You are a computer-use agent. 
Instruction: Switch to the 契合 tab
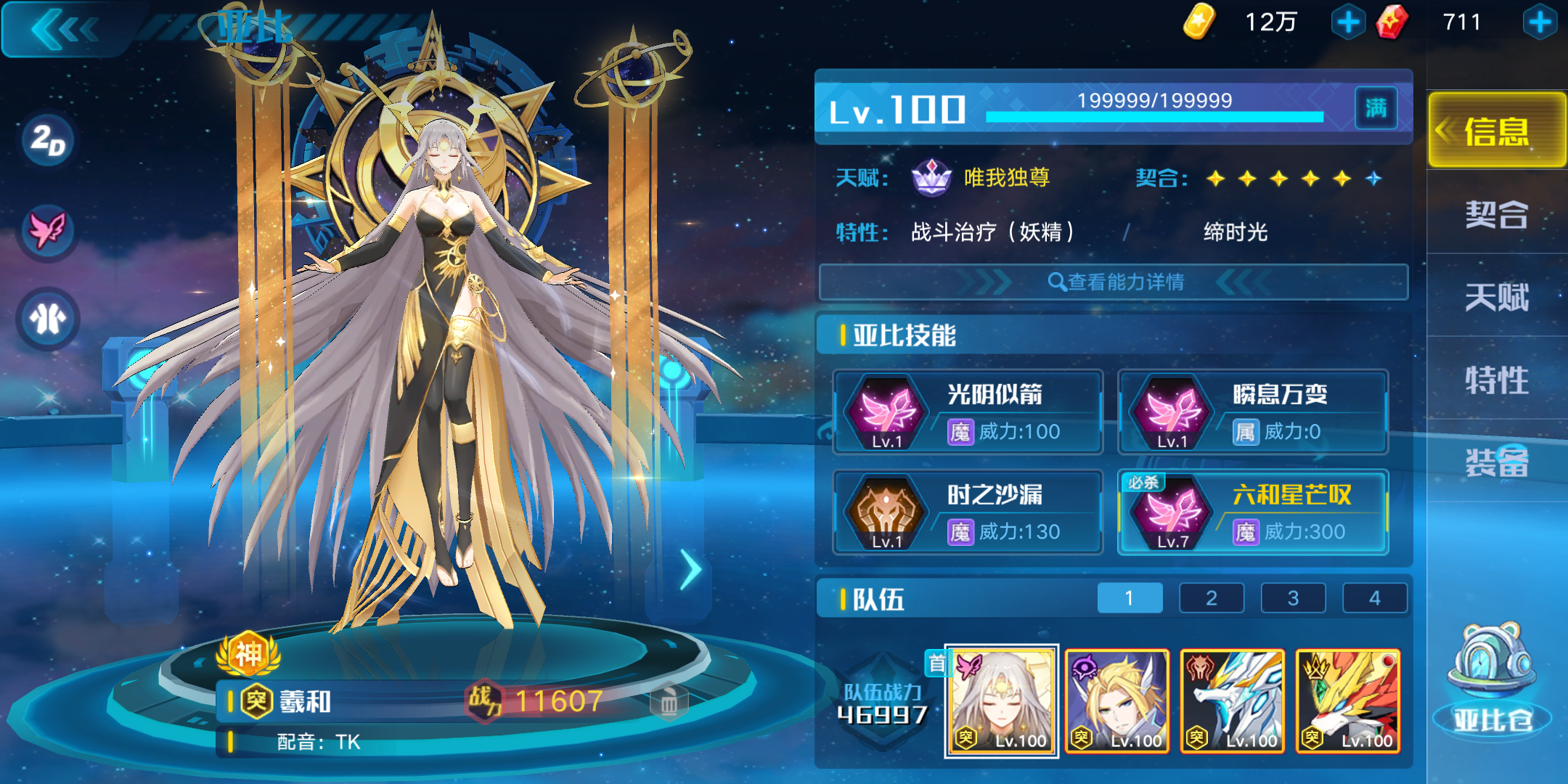pos(1496,216)
